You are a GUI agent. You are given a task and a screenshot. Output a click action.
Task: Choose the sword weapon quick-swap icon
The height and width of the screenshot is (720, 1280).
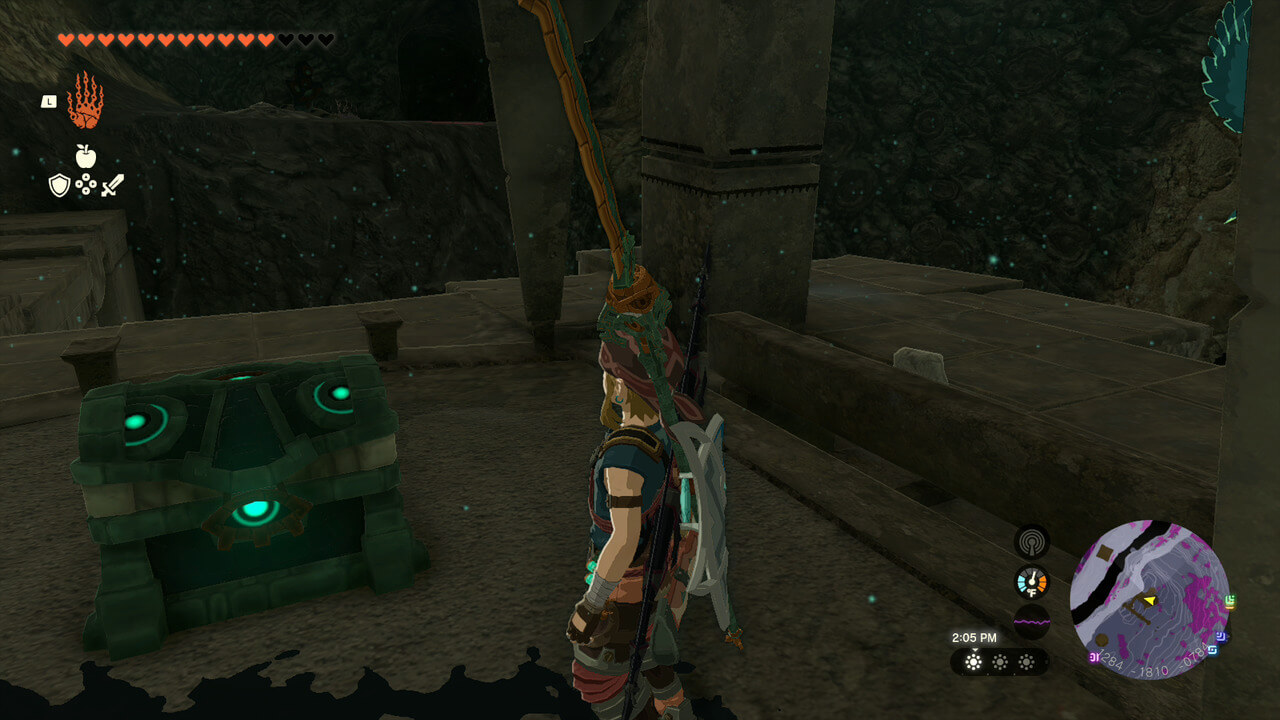(112, 185)
